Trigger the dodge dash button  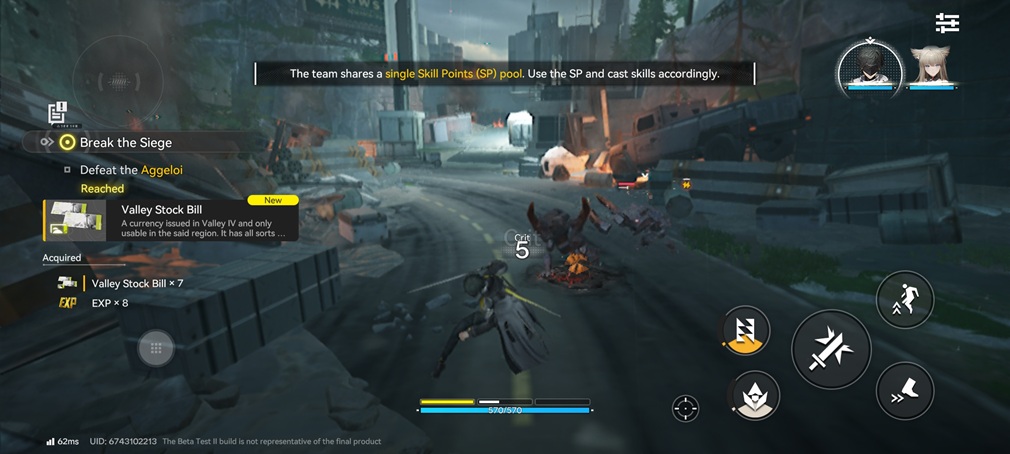pos(904,390)
